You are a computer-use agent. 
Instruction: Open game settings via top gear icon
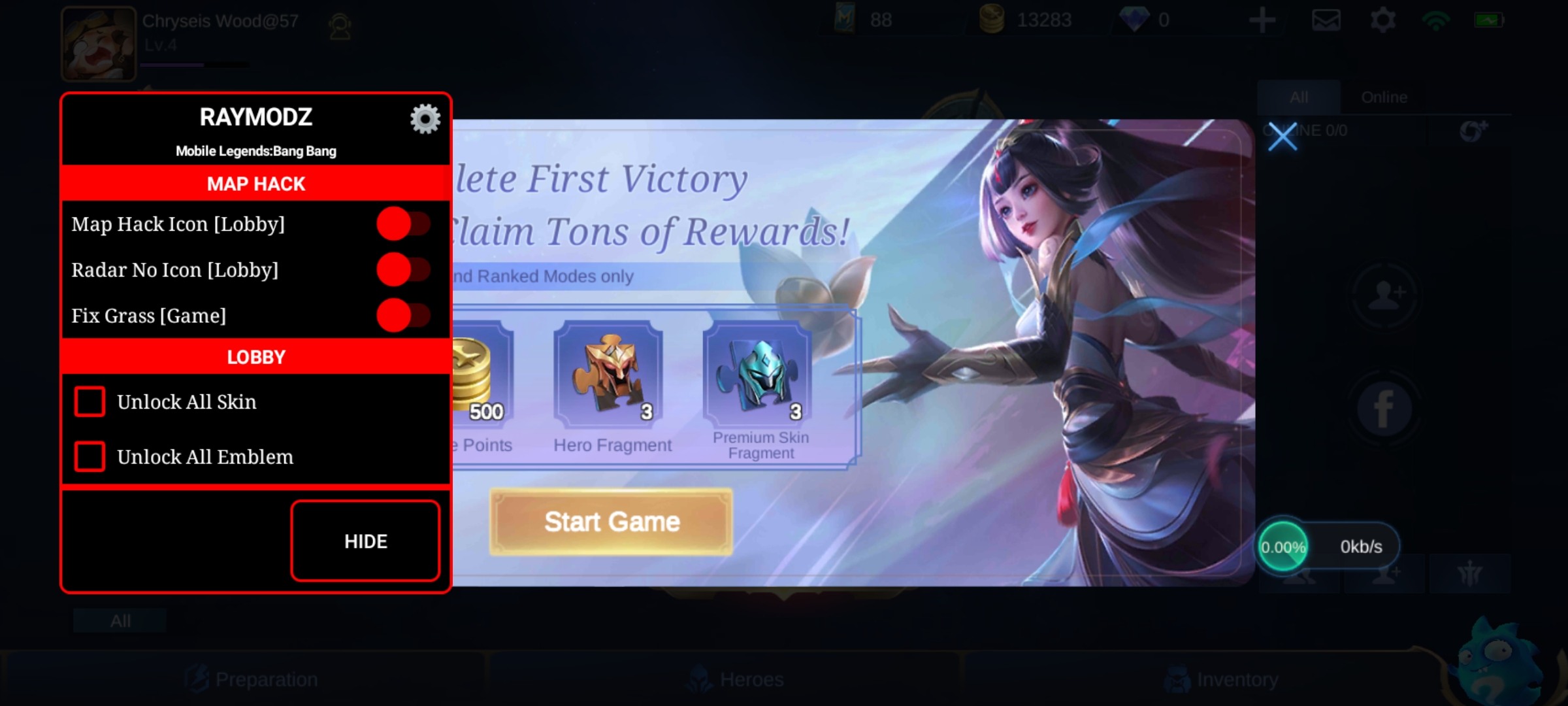(x=1382, y=20)
